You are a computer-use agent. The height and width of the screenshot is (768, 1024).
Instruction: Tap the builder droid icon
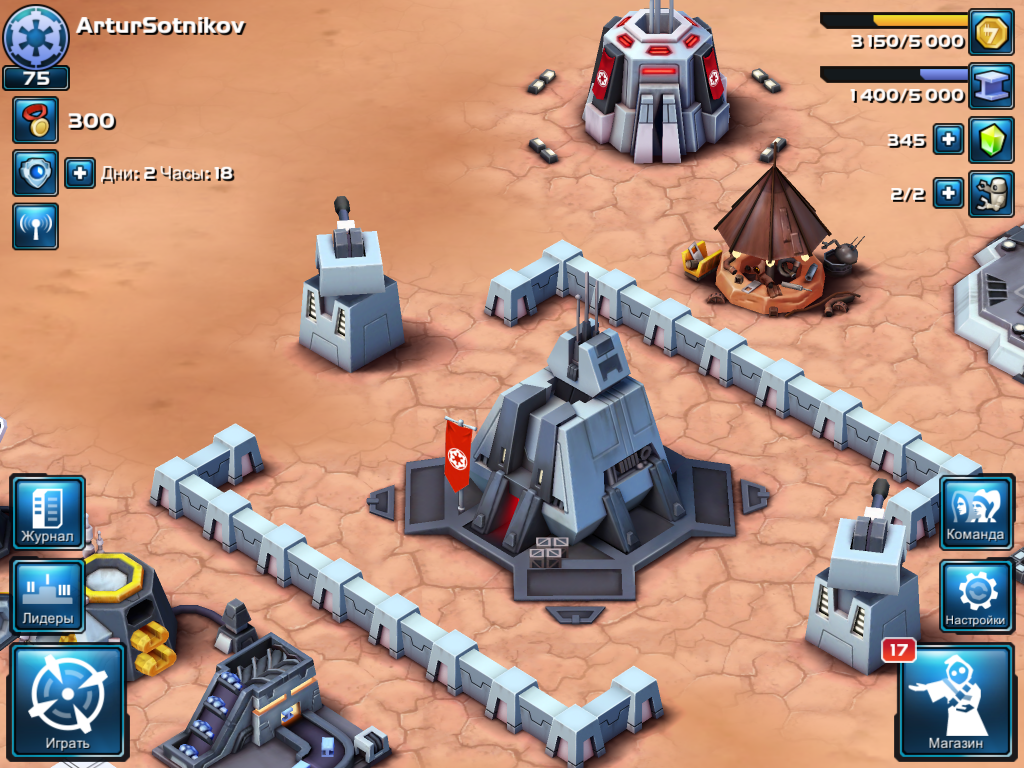pyautogui.click(x=991, y=193)
